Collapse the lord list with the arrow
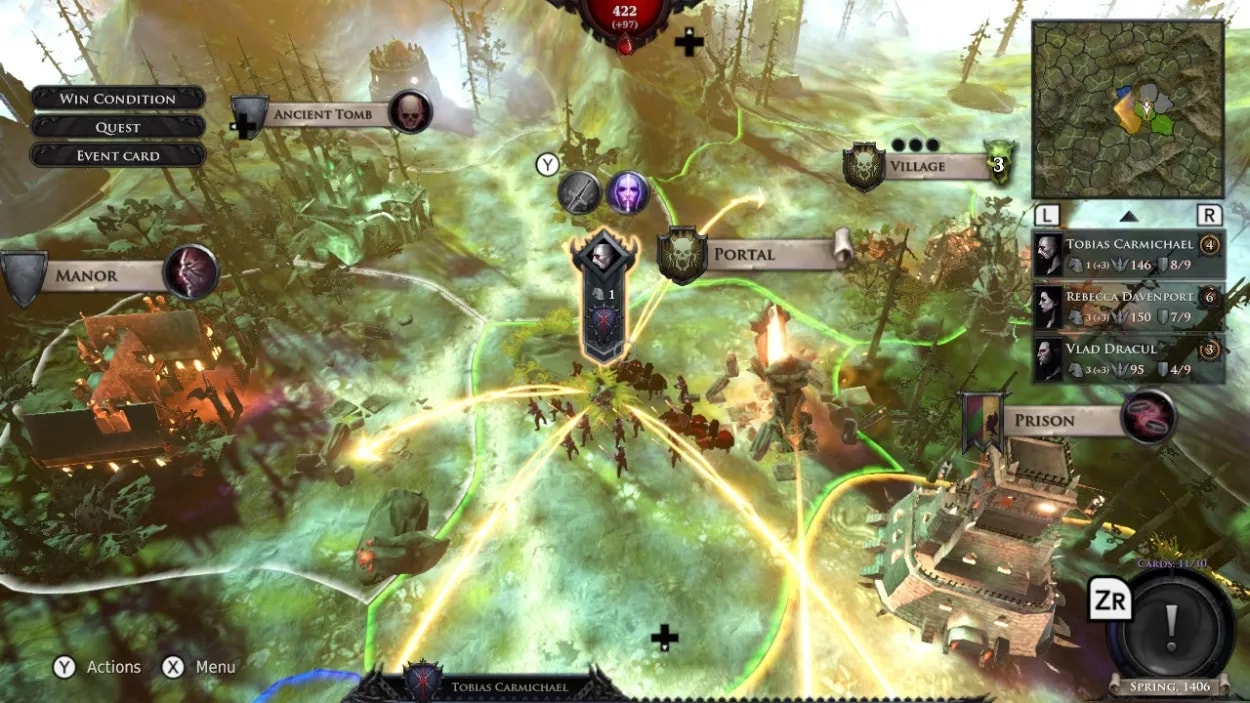The image size is (1250, 703). 1128,215
